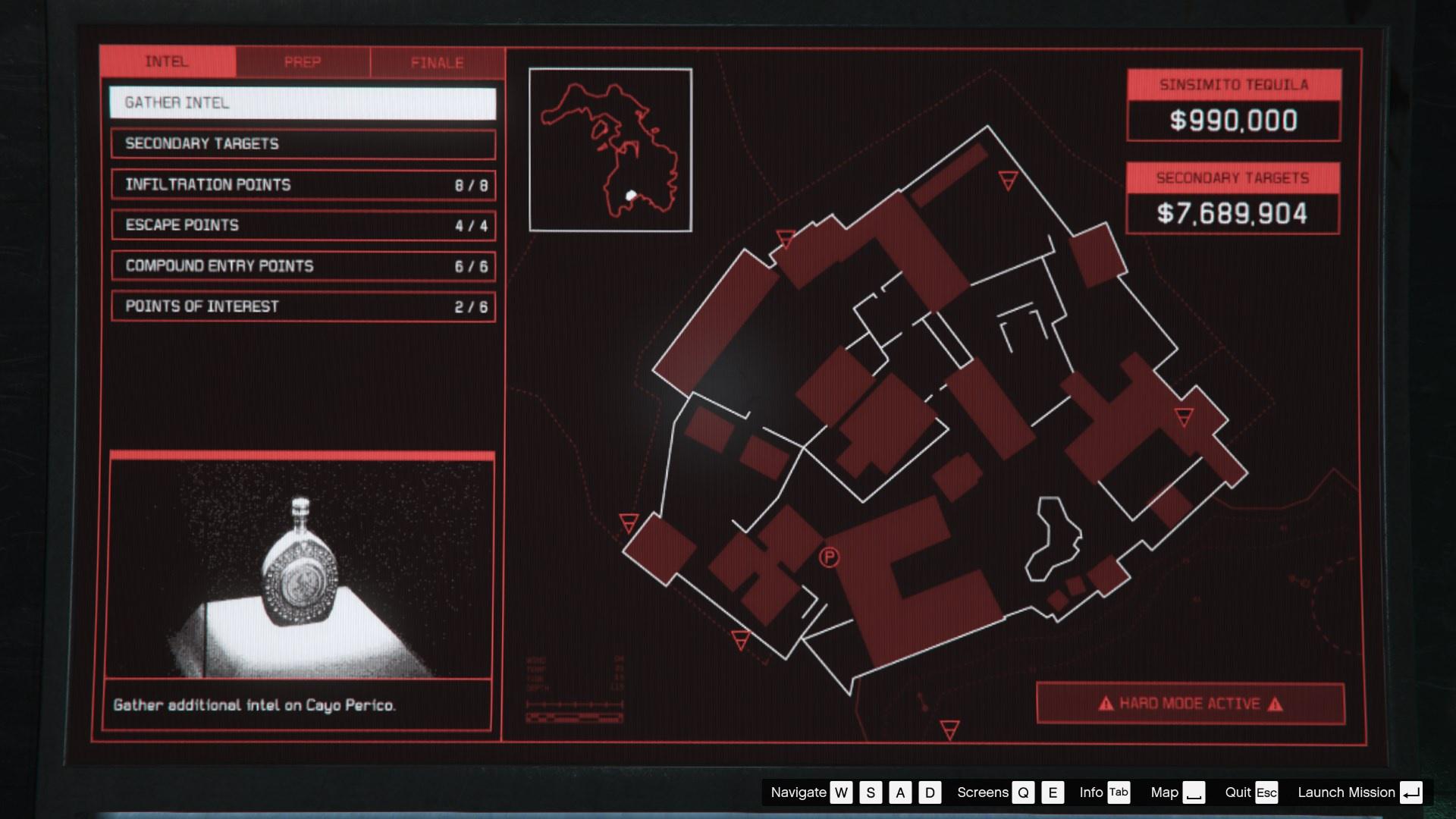Open the Prep tab
The height and width of the screenshot is (819, 1456).
[303, 62]
